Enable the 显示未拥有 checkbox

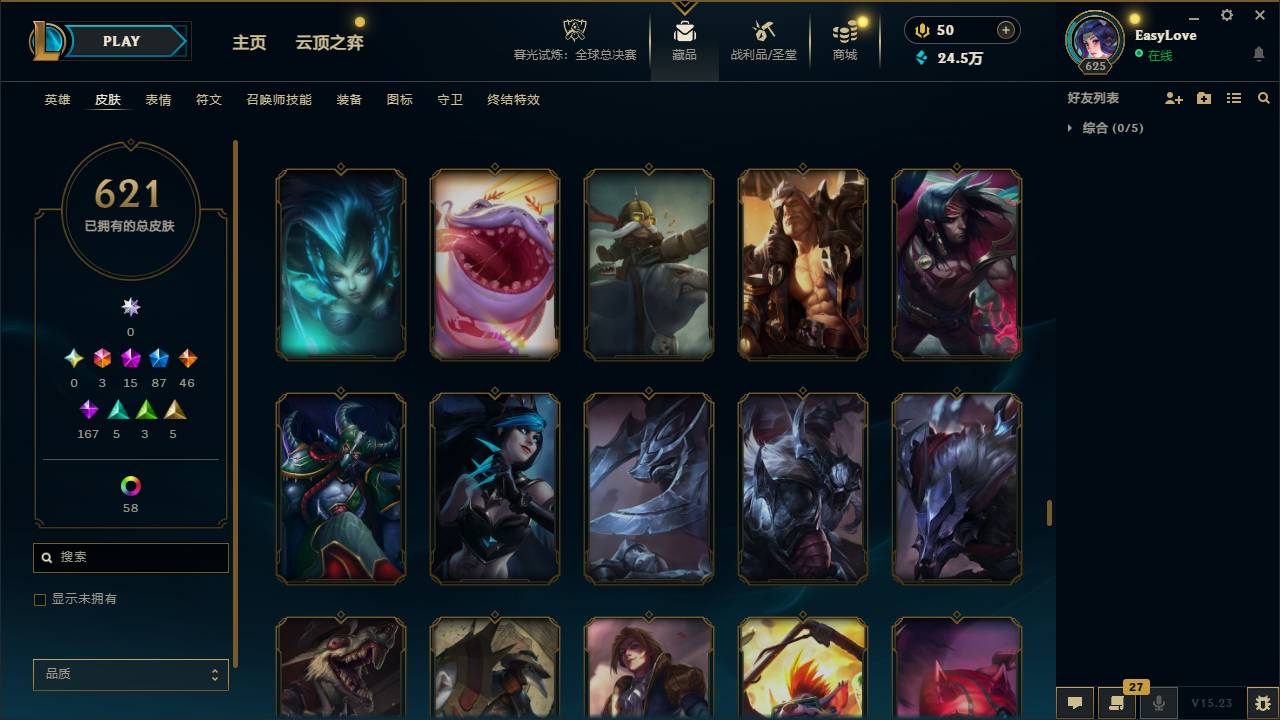click(40, 599)
